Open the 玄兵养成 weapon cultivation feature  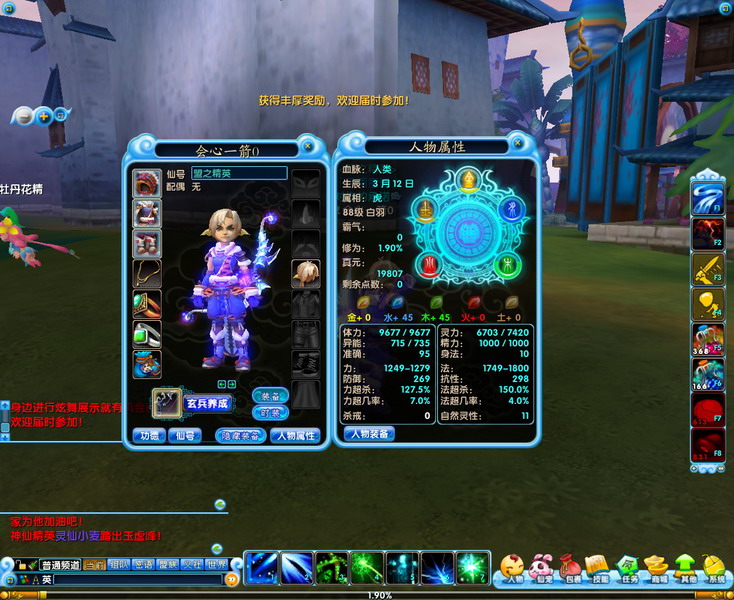207,403
